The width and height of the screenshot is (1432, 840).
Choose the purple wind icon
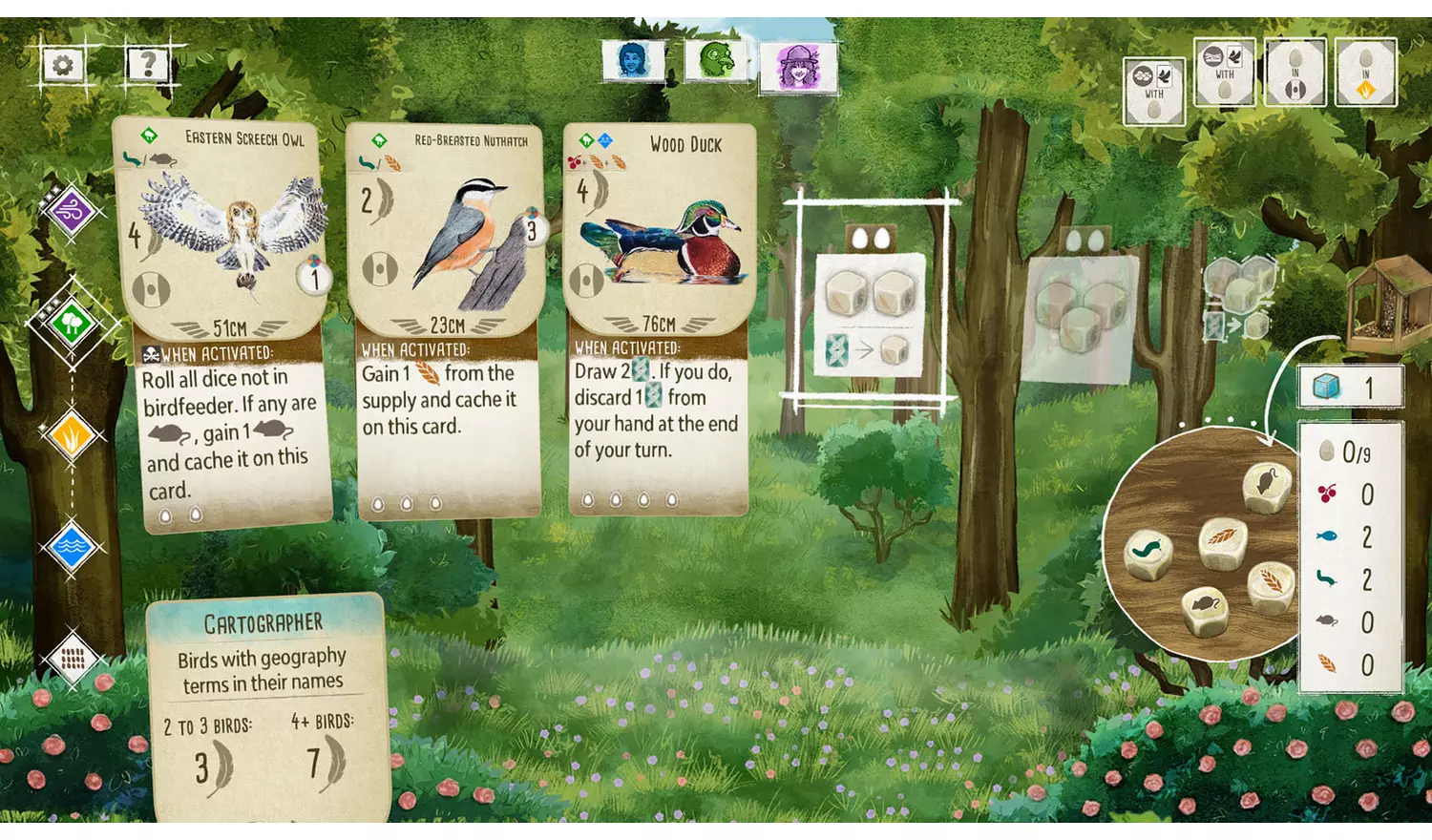(x=72, y=209)
